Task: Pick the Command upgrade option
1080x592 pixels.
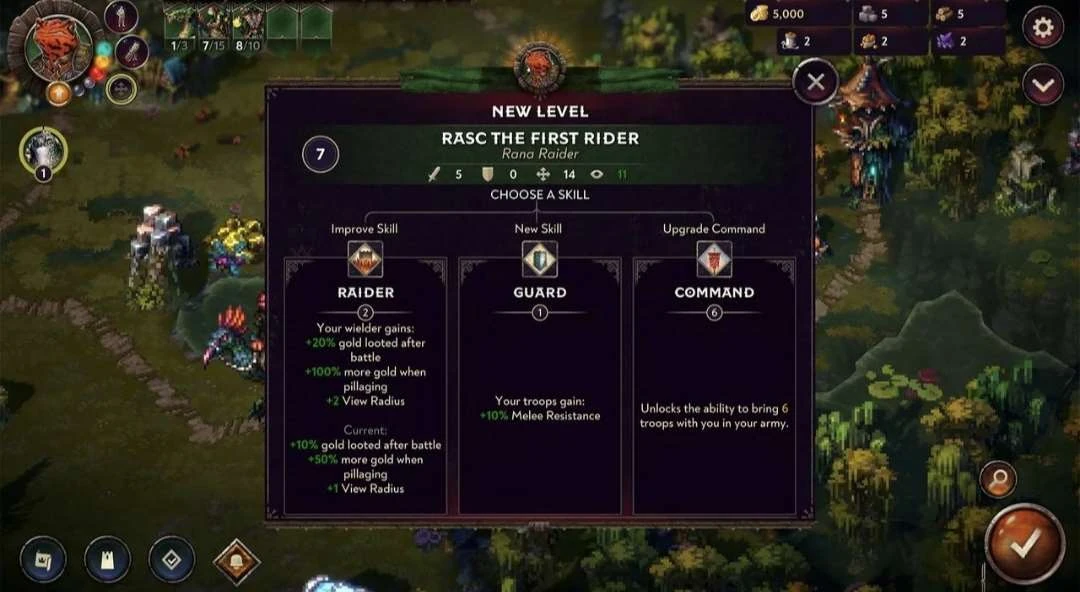Action: click(x=714, y=385)
